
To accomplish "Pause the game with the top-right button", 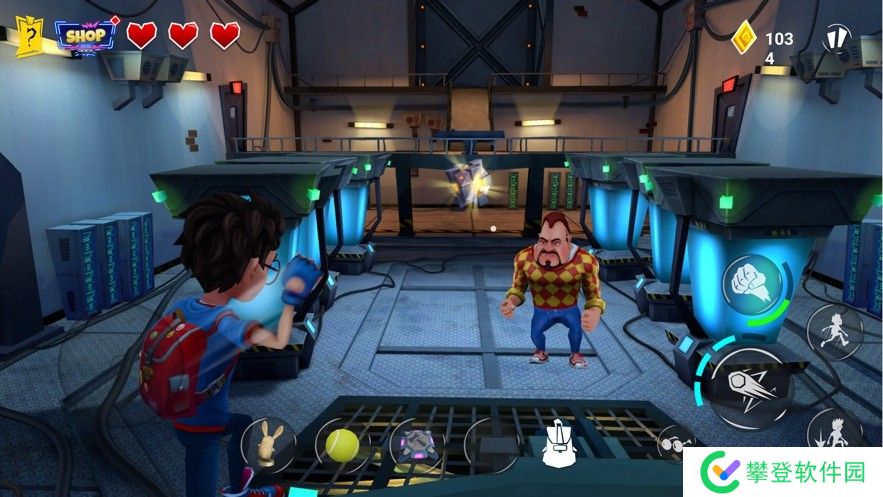I will pos(836,40).
